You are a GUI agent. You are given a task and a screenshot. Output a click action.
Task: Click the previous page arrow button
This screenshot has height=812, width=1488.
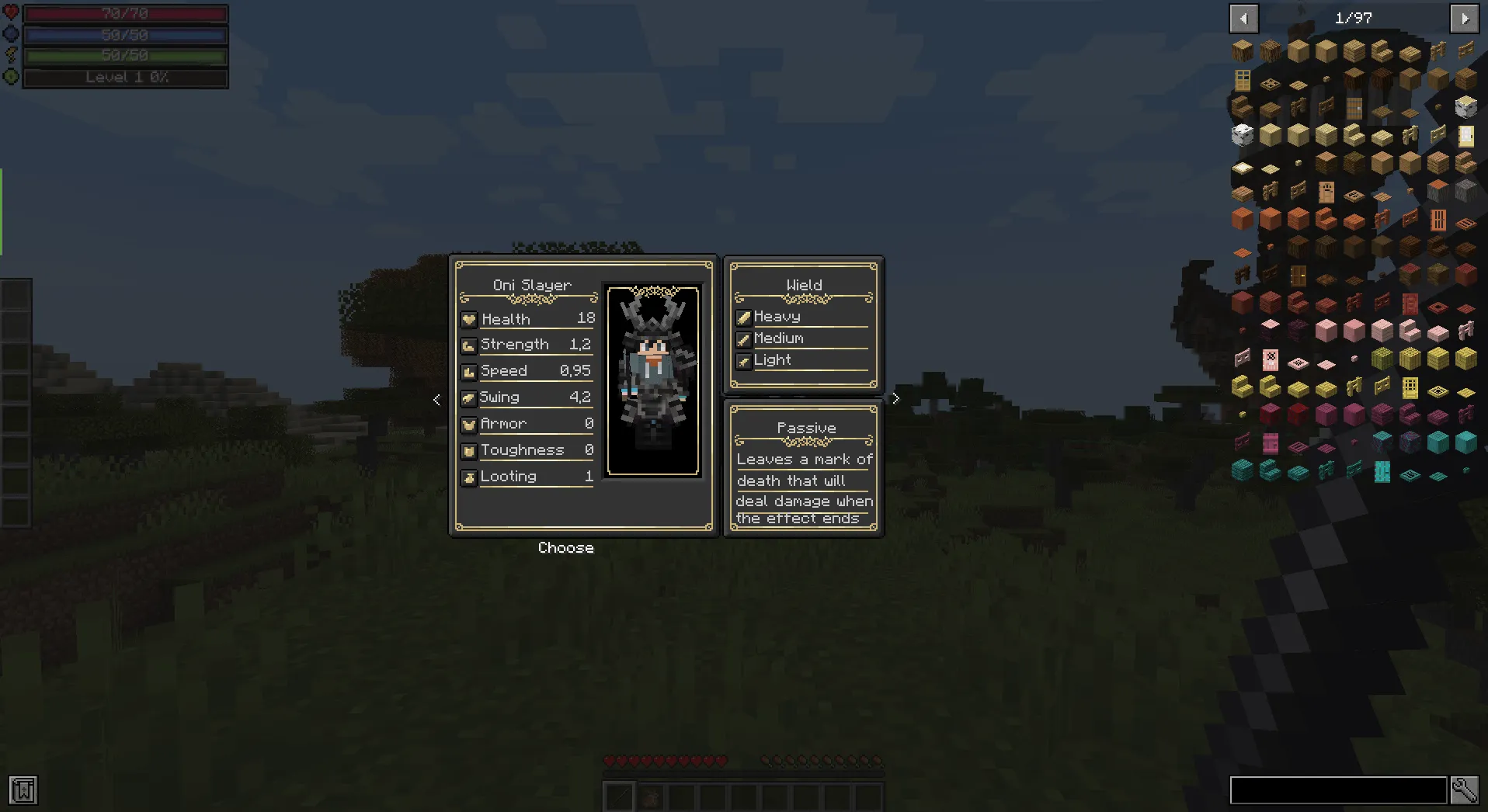click(x=1243, y=18)
